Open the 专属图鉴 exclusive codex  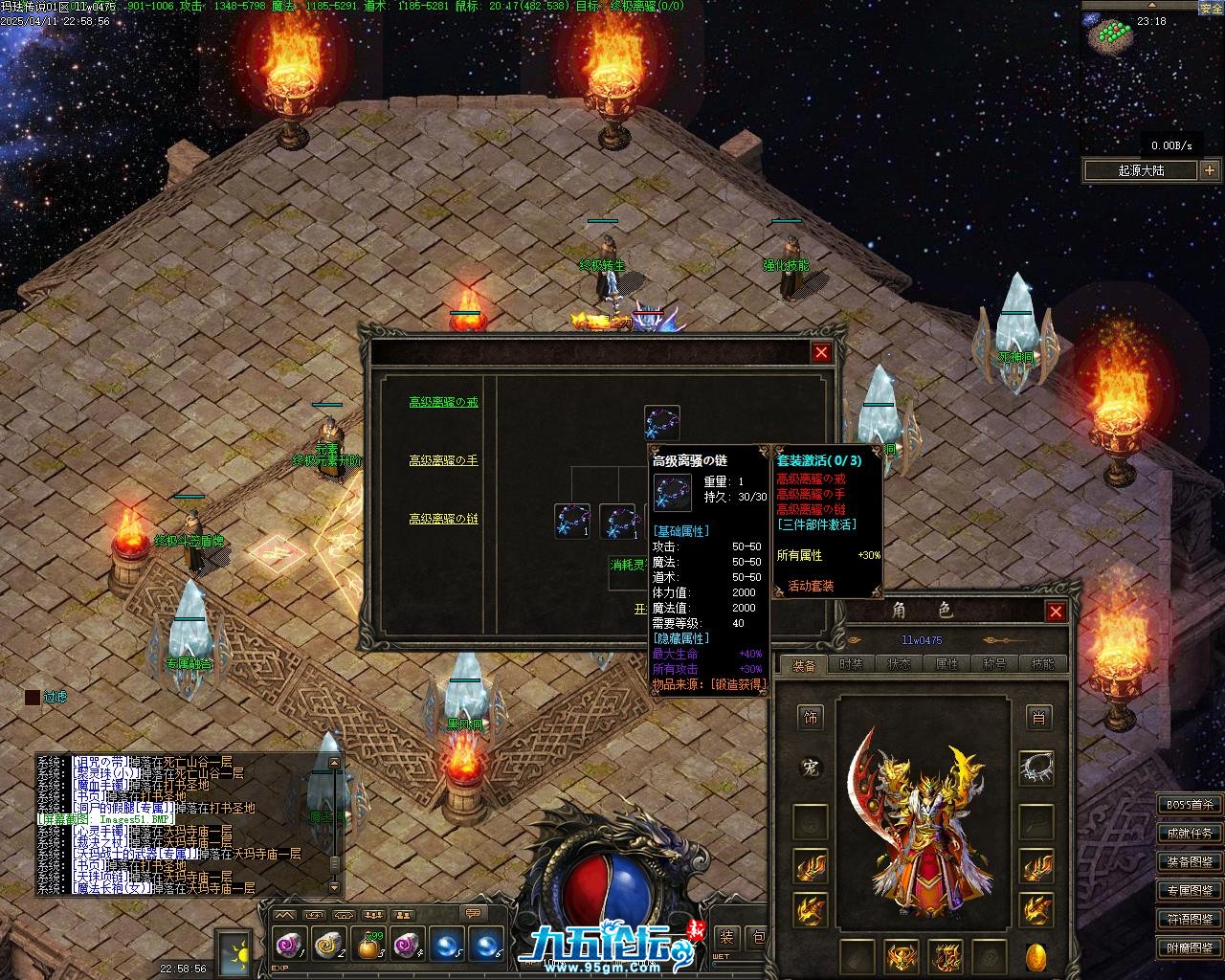click(x=1190, y=891)
